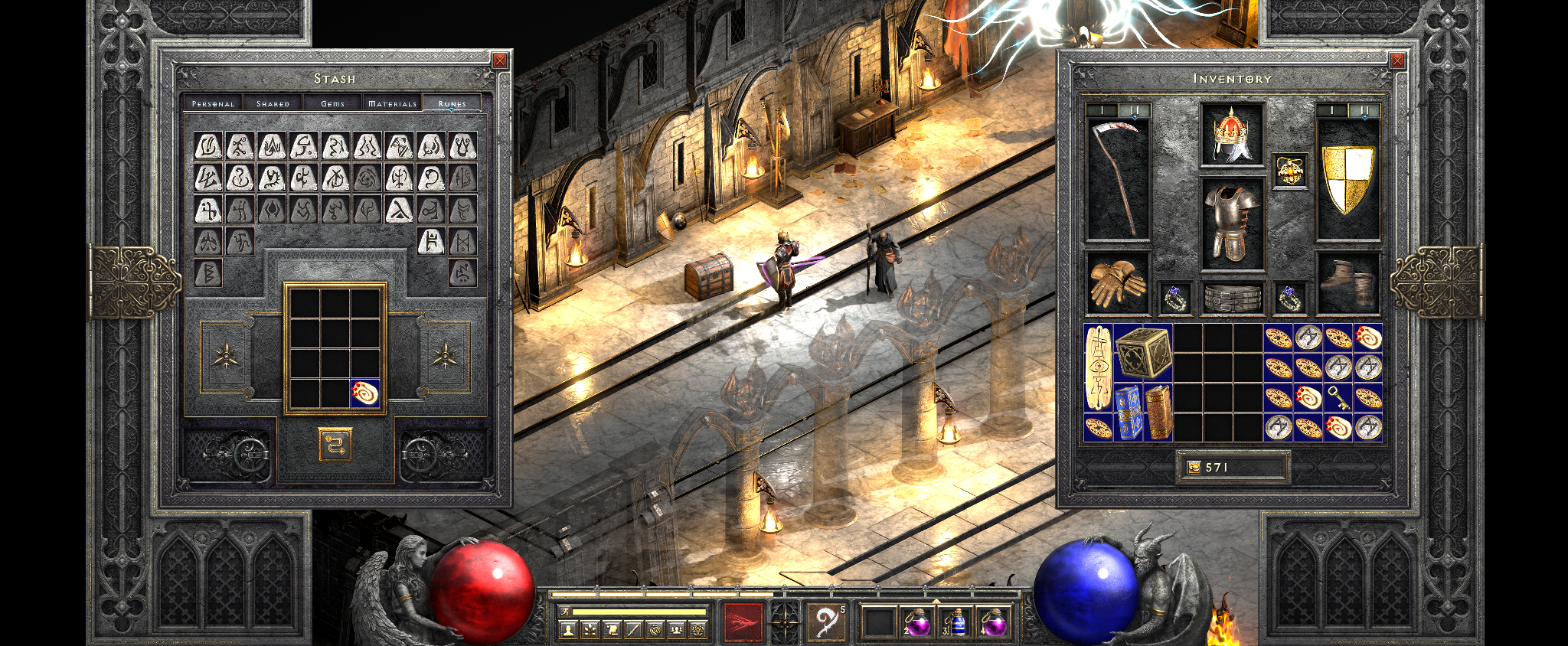
Task: Open the red left-click attack skill selector
Action: point(743,621)
